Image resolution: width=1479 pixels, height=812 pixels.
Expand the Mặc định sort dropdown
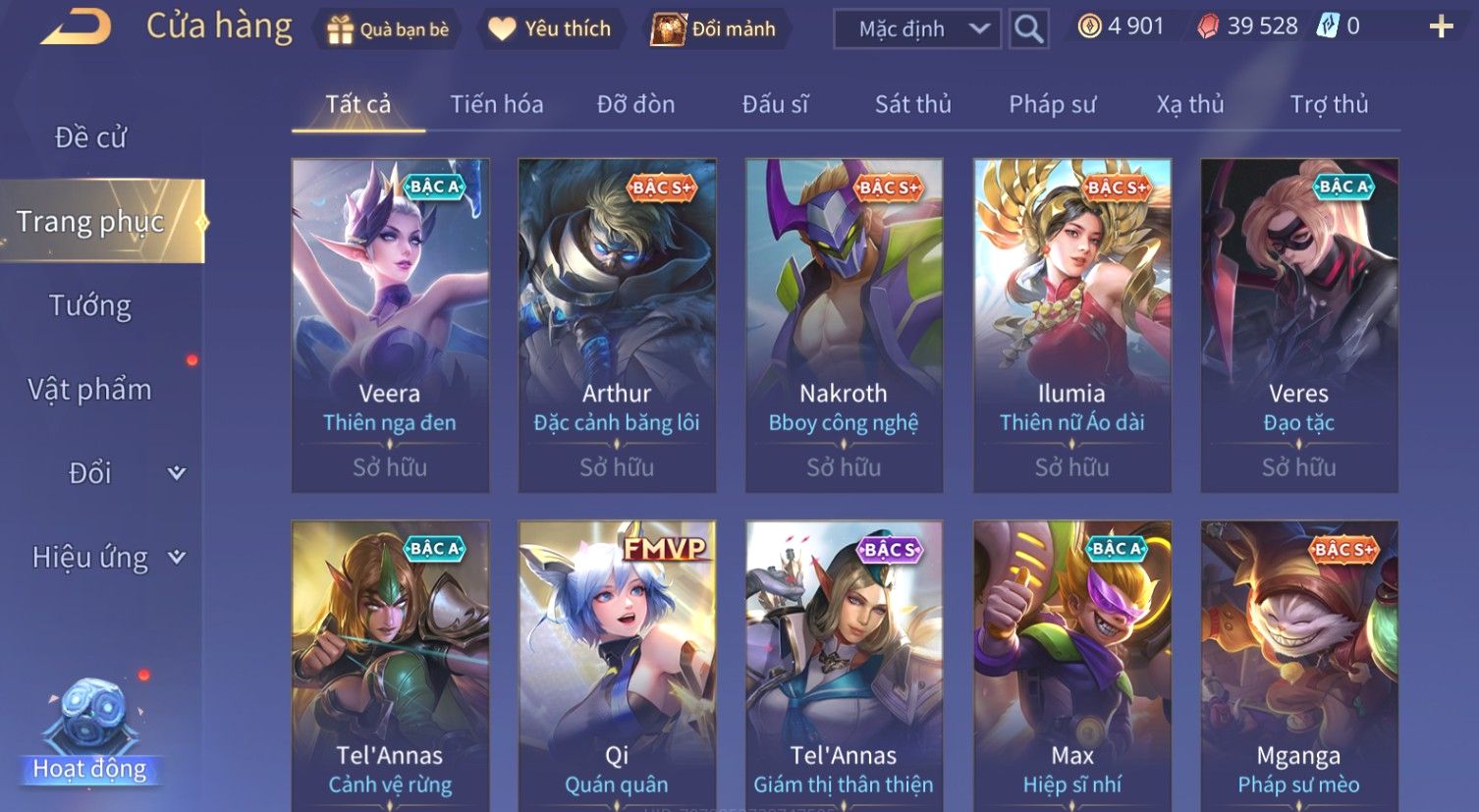coord(915,29)
